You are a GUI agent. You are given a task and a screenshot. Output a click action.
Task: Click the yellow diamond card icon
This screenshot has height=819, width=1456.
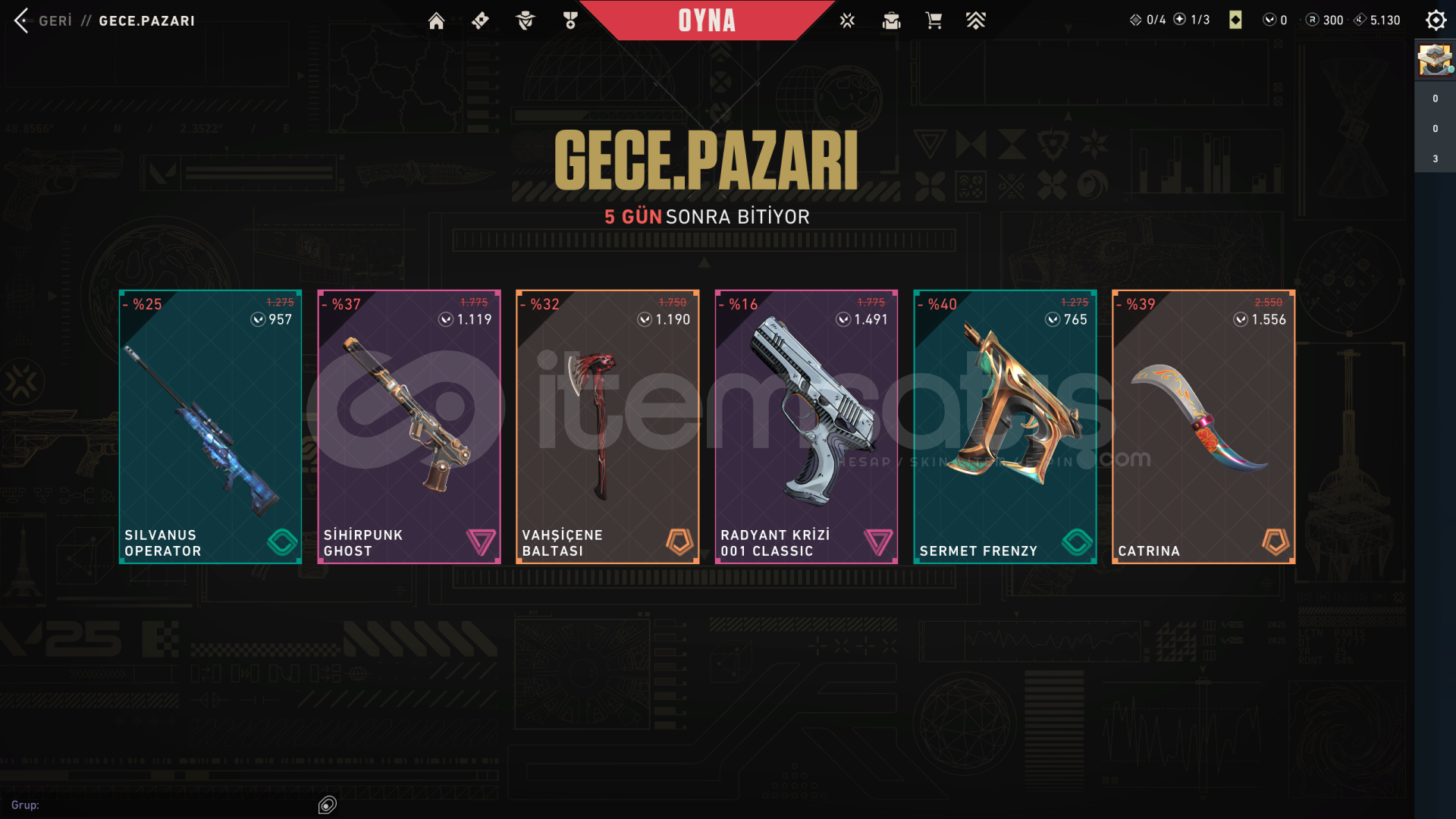1235,20
